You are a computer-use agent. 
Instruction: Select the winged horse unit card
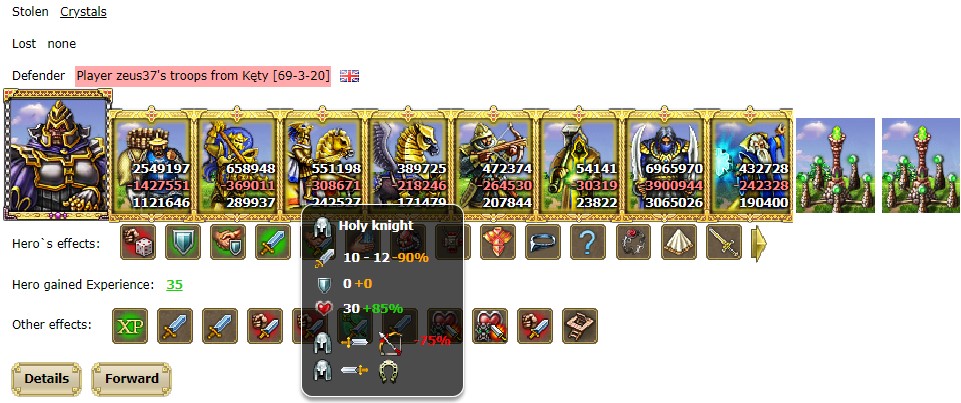coord(408,165)
